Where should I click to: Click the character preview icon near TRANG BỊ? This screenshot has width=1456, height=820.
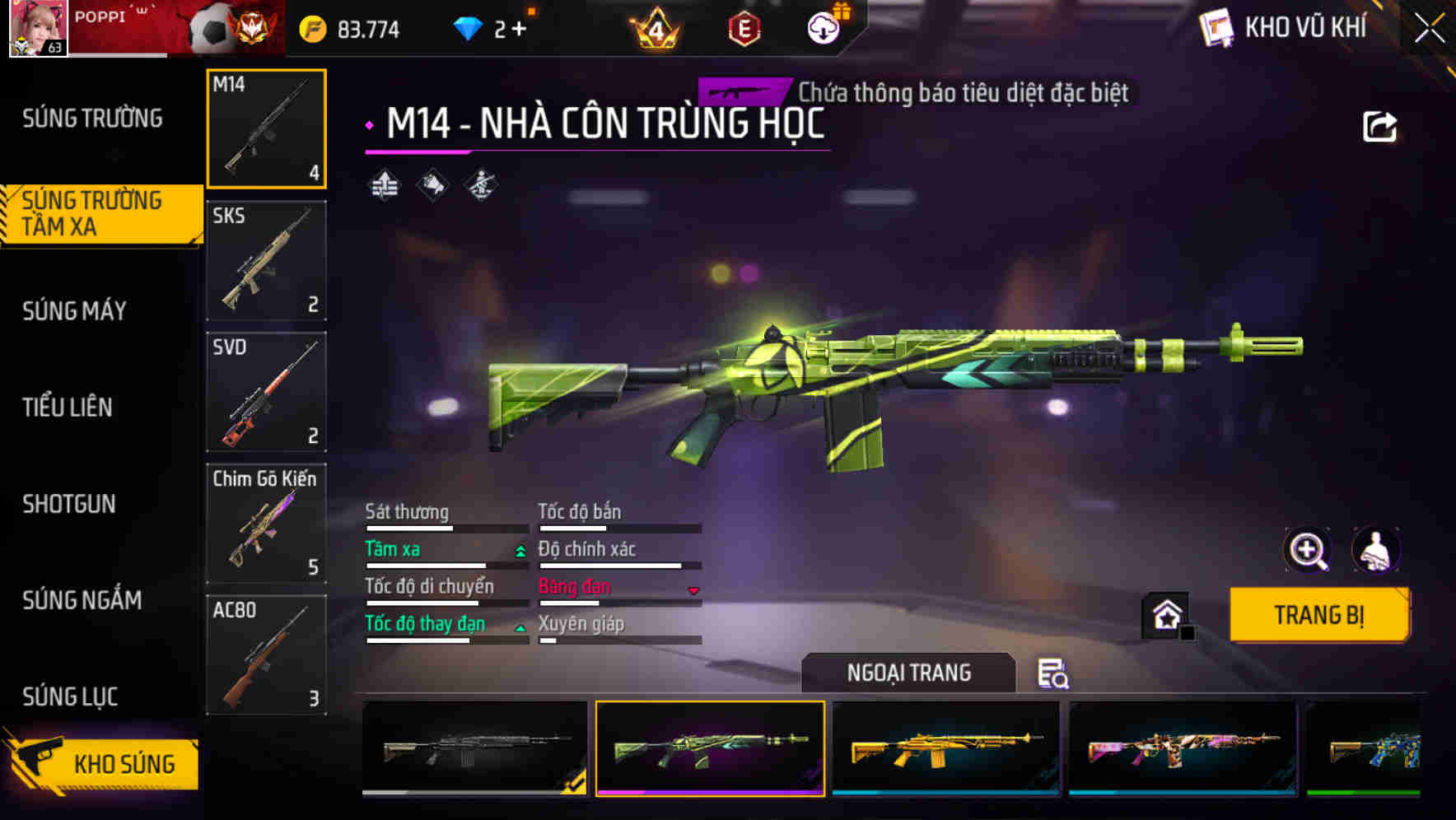coord(1377,550)
